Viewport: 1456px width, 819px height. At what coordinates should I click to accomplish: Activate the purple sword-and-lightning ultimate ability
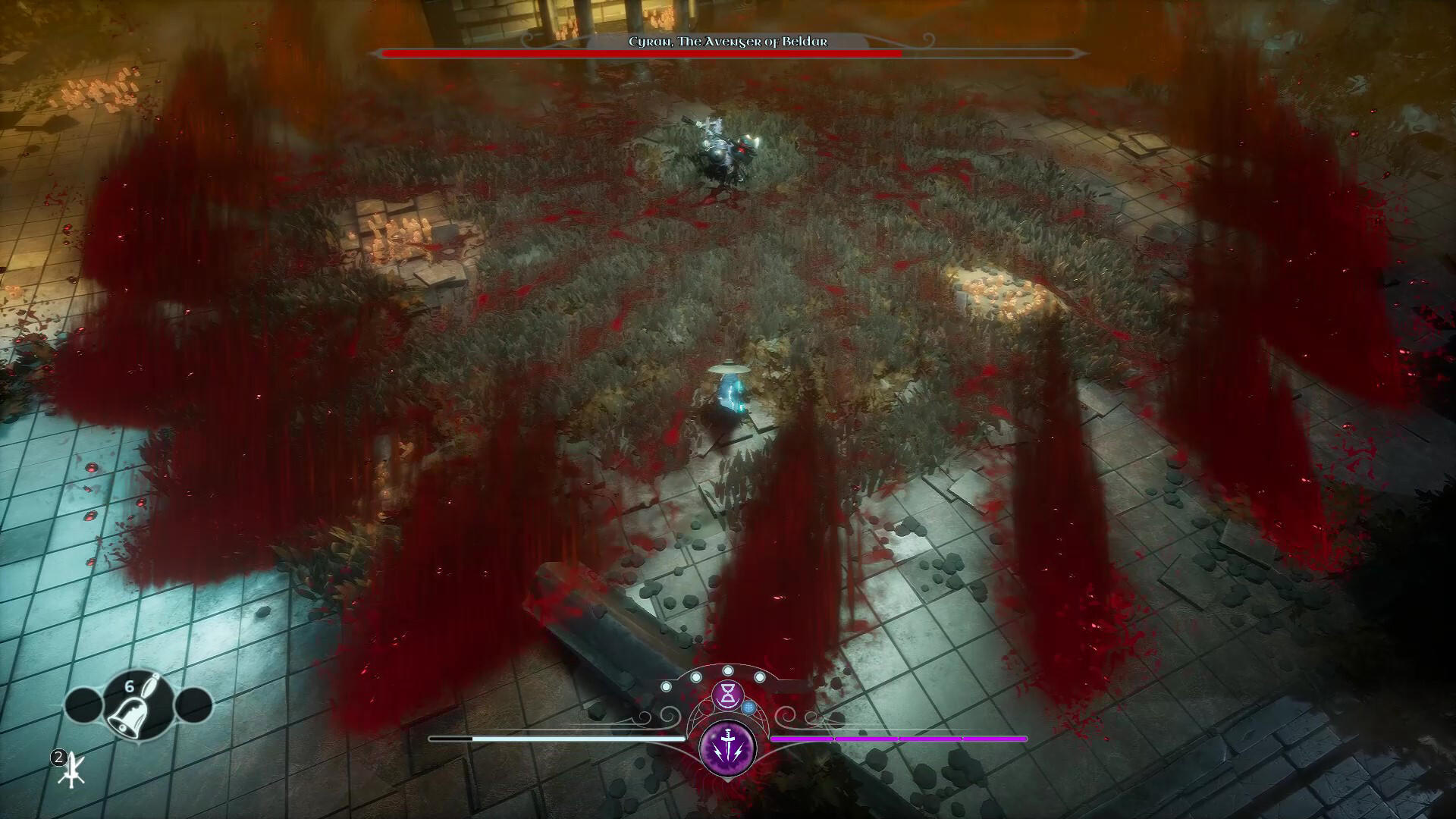[729, 748]
